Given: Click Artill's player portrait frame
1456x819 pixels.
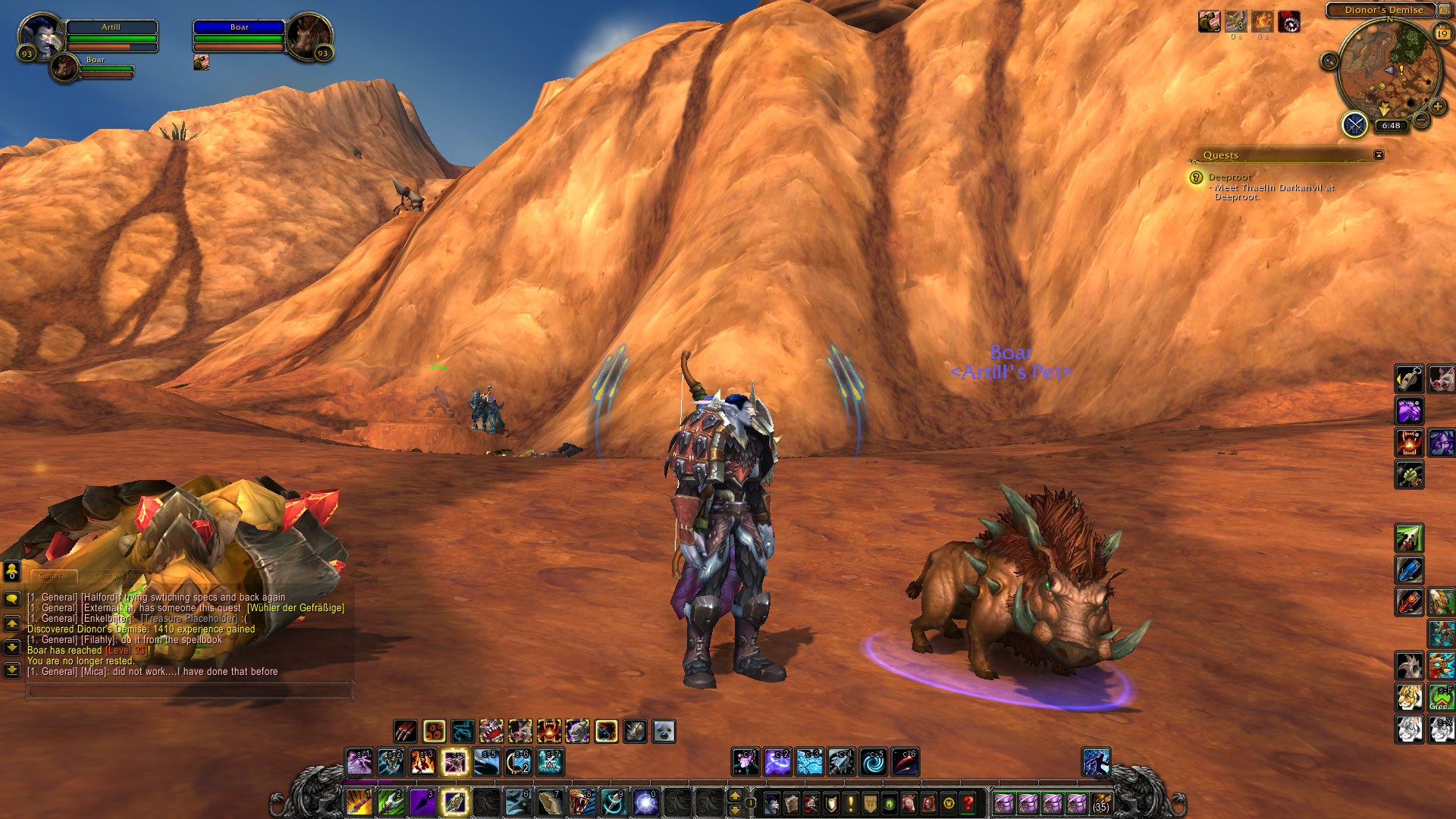Looking at the screenshot, I should [x=41, y=36].
